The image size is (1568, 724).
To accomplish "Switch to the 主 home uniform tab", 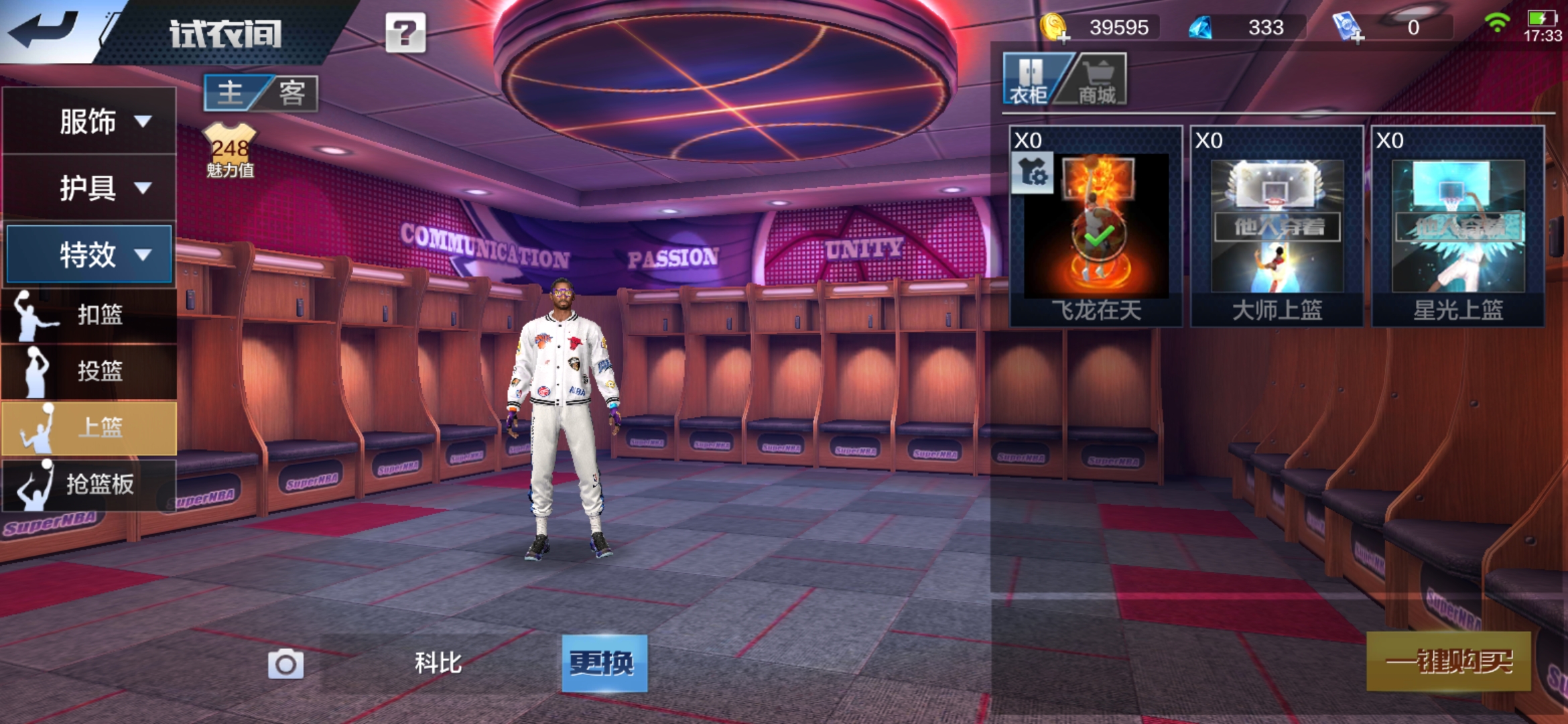I will 231,93.
